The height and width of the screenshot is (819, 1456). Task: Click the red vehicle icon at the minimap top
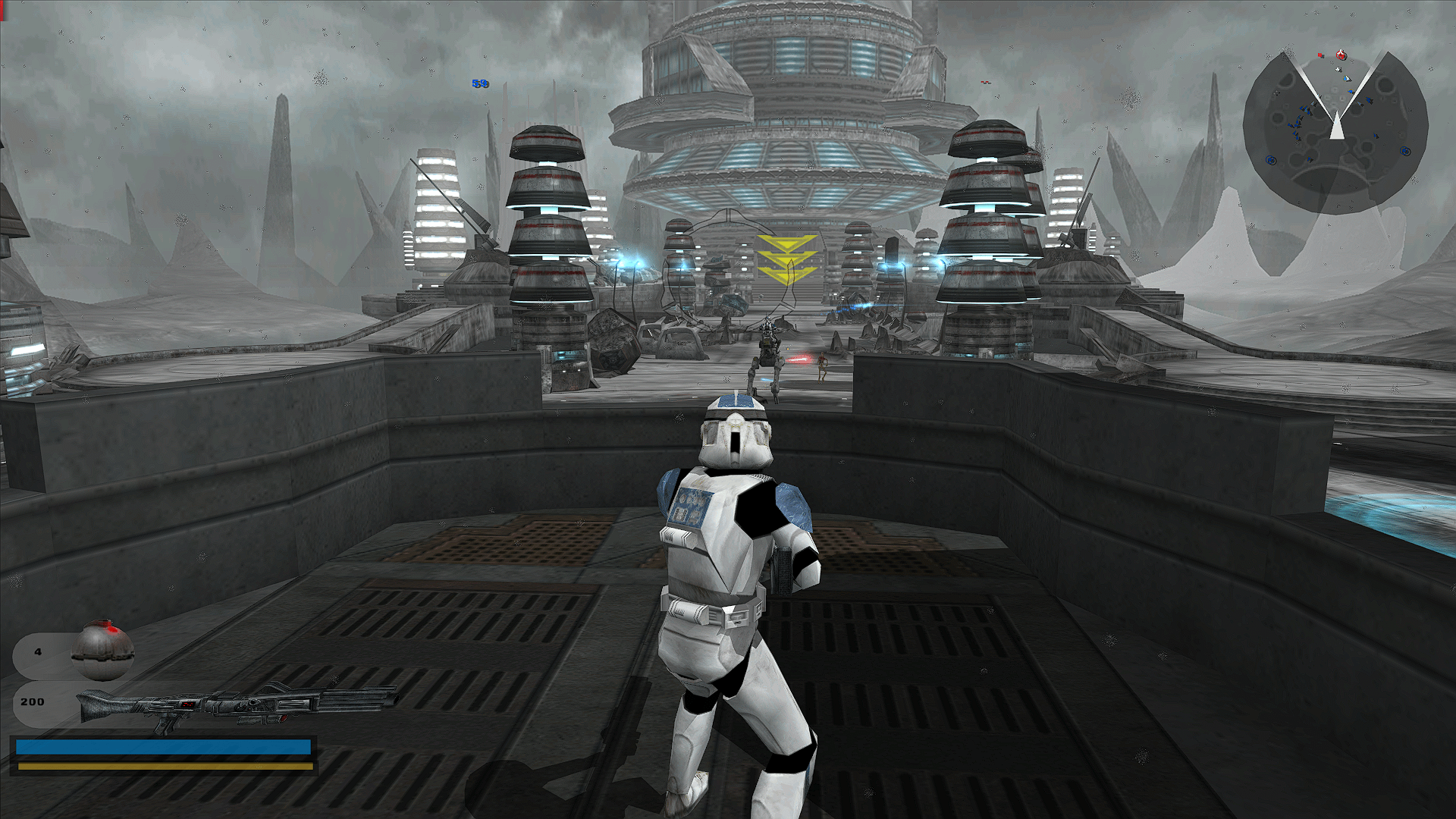click(1320, 55)
